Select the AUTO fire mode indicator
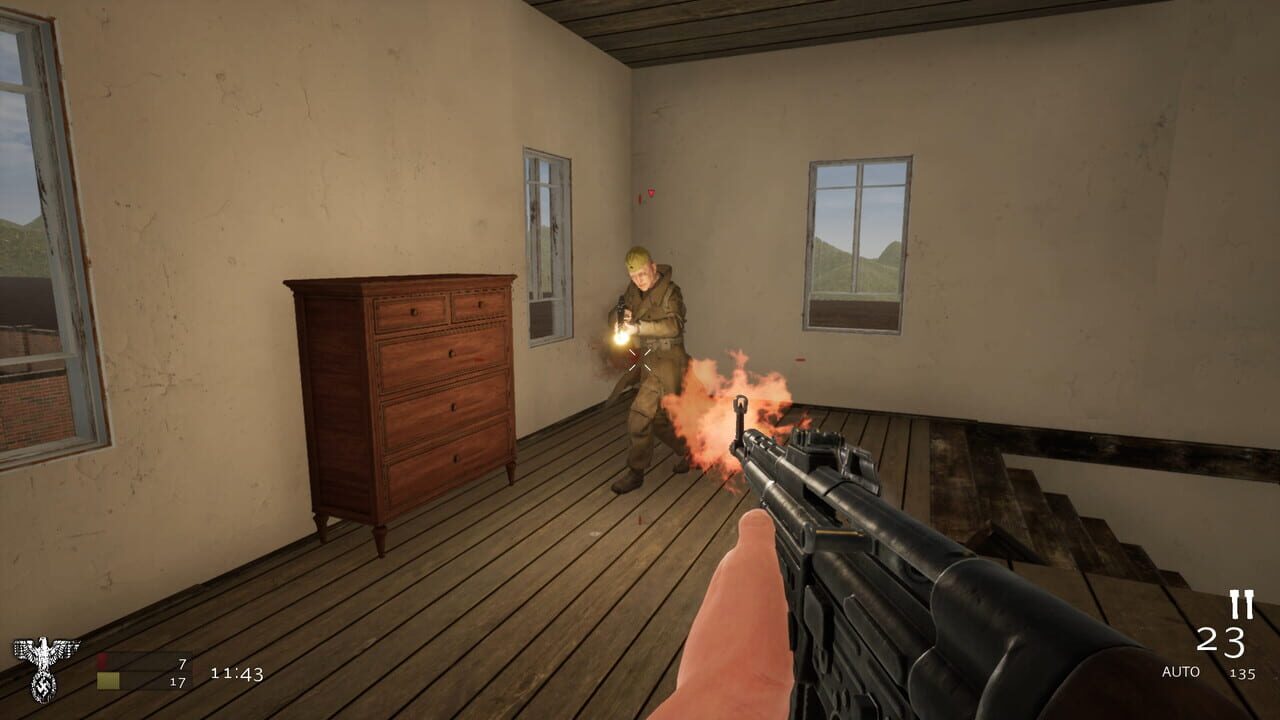This screenshot has height=720, width=1280. point(1181,671)
